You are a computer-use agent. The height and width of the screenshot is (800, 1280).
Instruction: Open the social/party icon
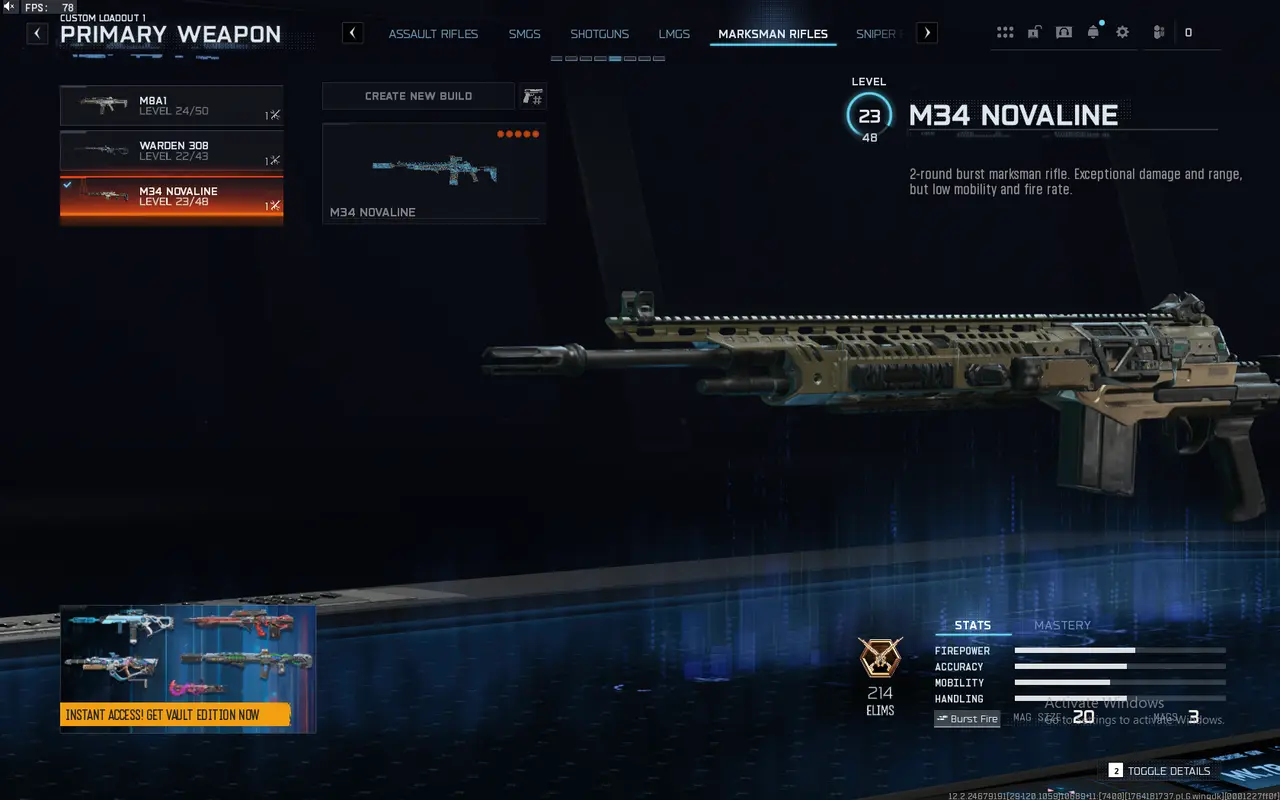[x=1157, y=31]
